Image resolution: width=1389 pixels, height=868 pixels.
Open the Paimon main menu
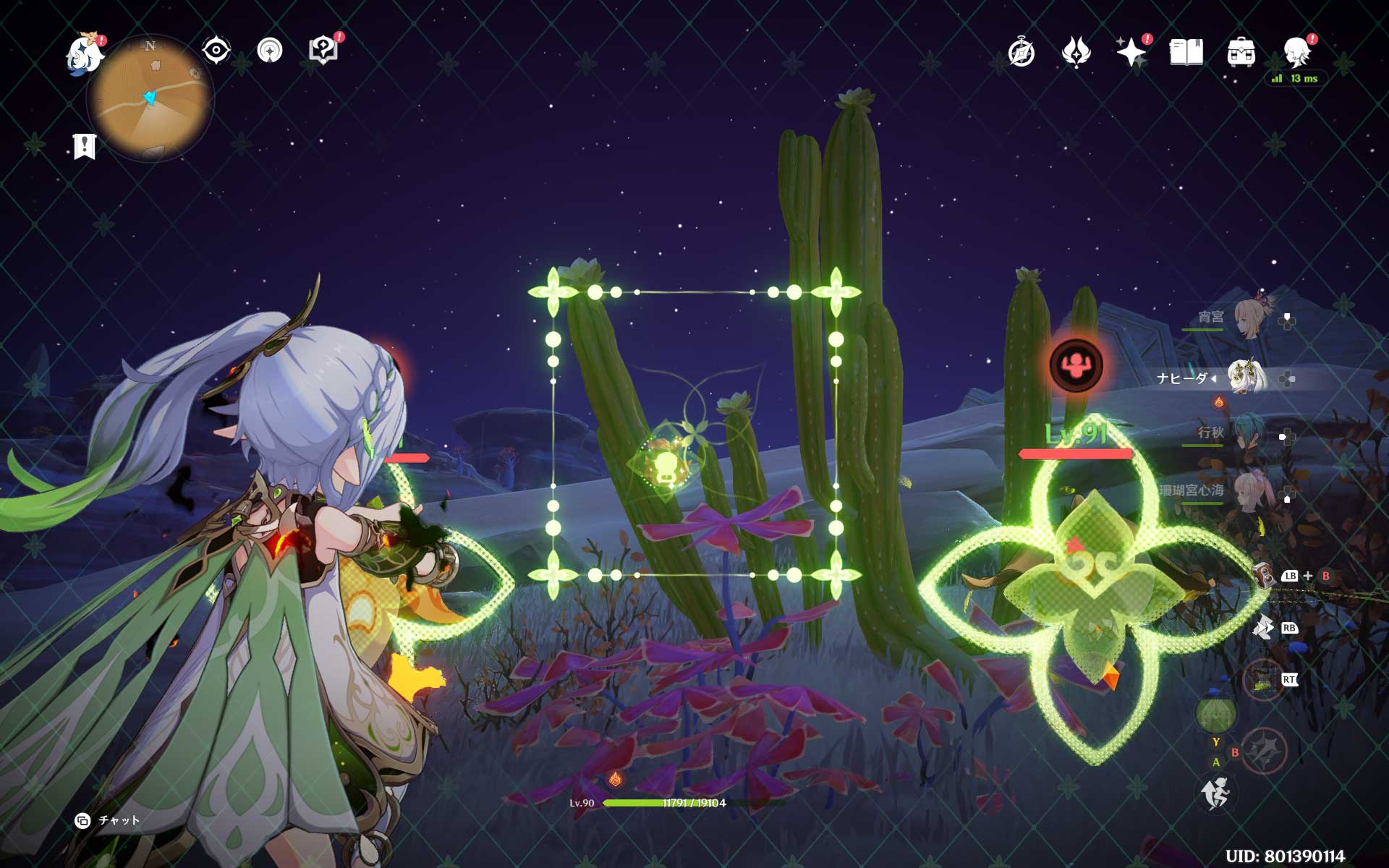(85, 54)
